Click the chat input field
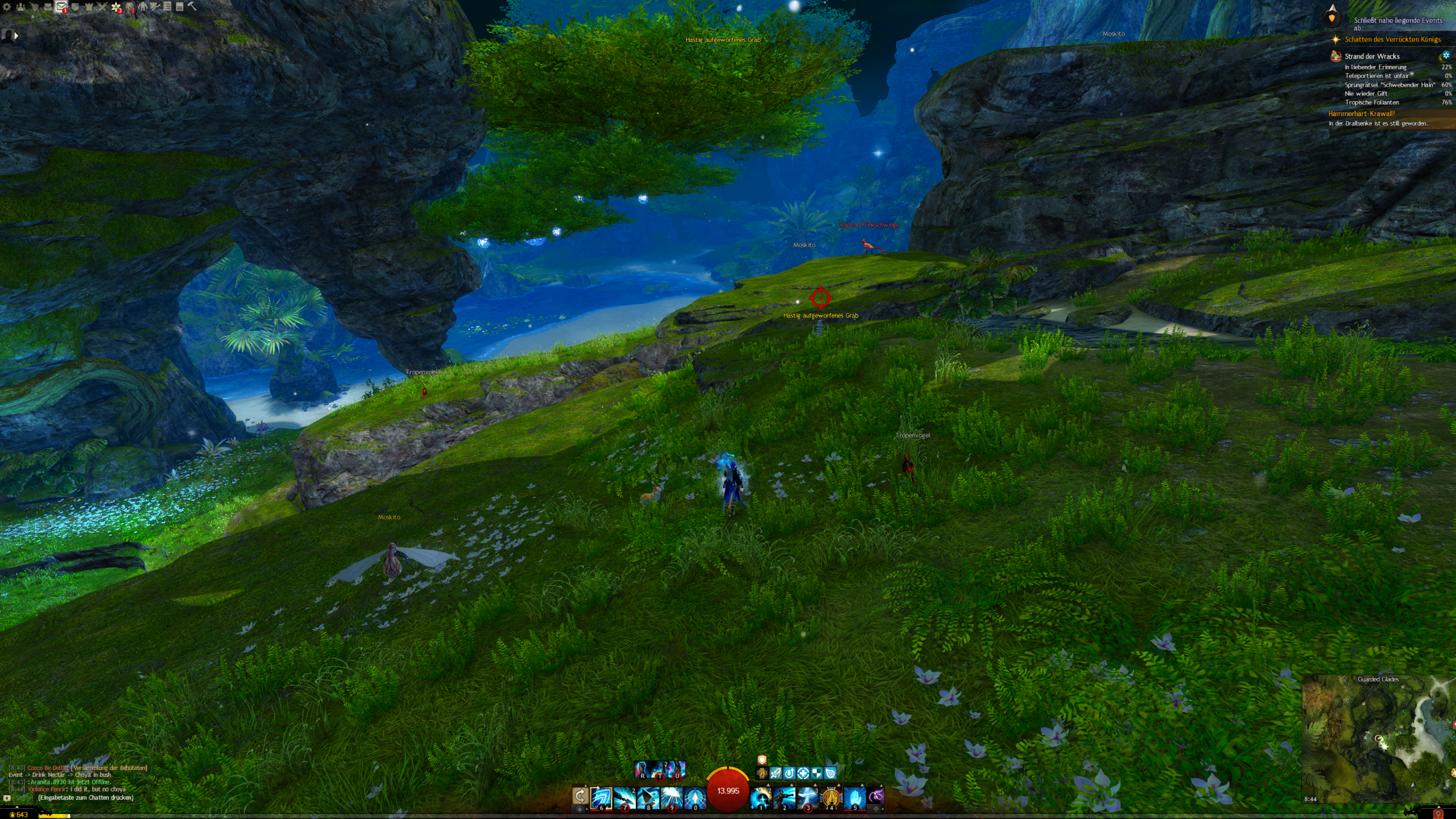This screenshot has width=1456, height=819. [85, 797]
